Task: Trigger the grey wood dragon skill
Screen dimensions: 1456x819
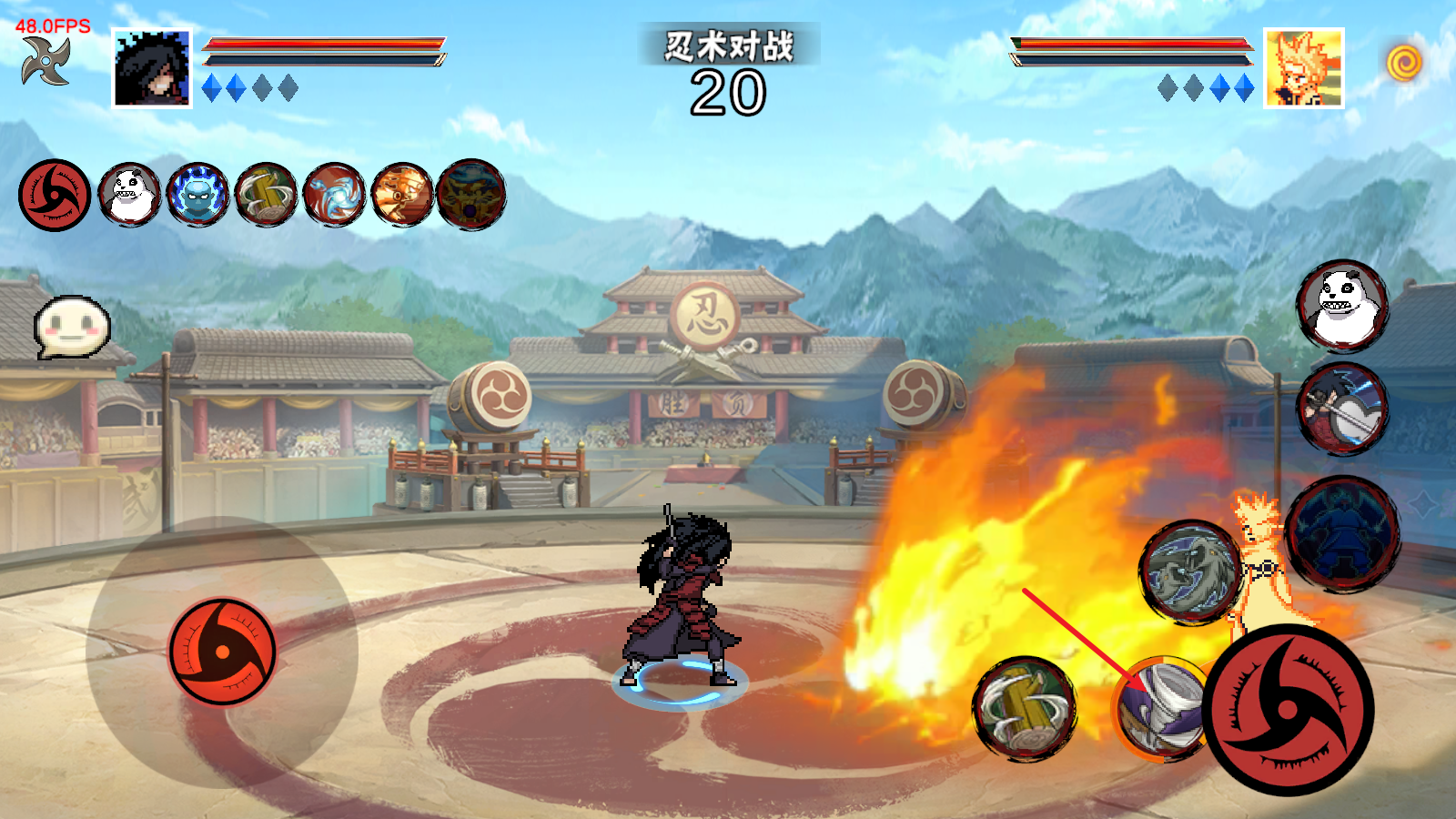Action: [x=1191, y=572]
